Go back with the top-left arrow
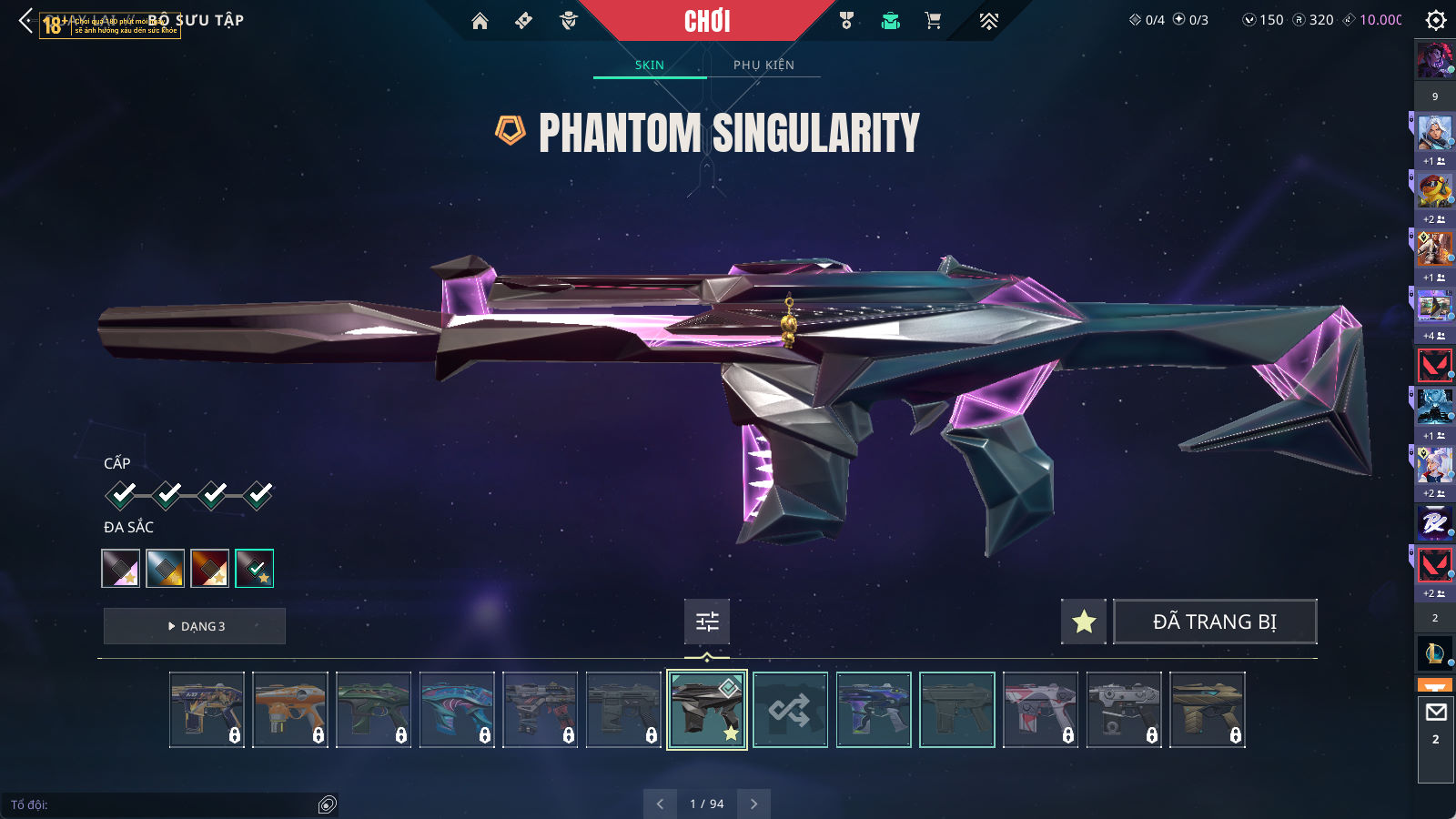 25,21
